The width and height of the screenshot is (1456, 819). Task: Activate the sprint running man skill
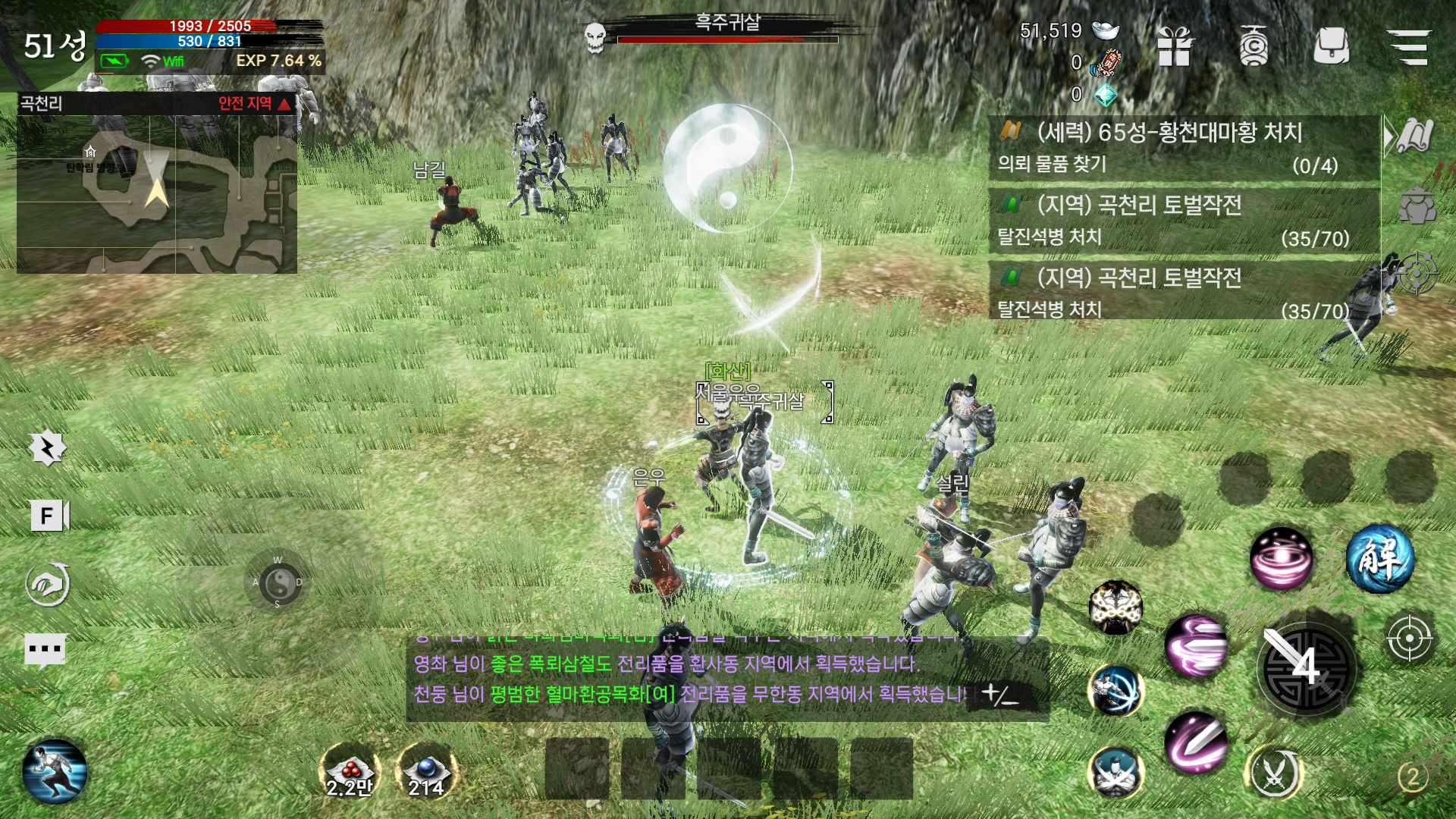55,772
